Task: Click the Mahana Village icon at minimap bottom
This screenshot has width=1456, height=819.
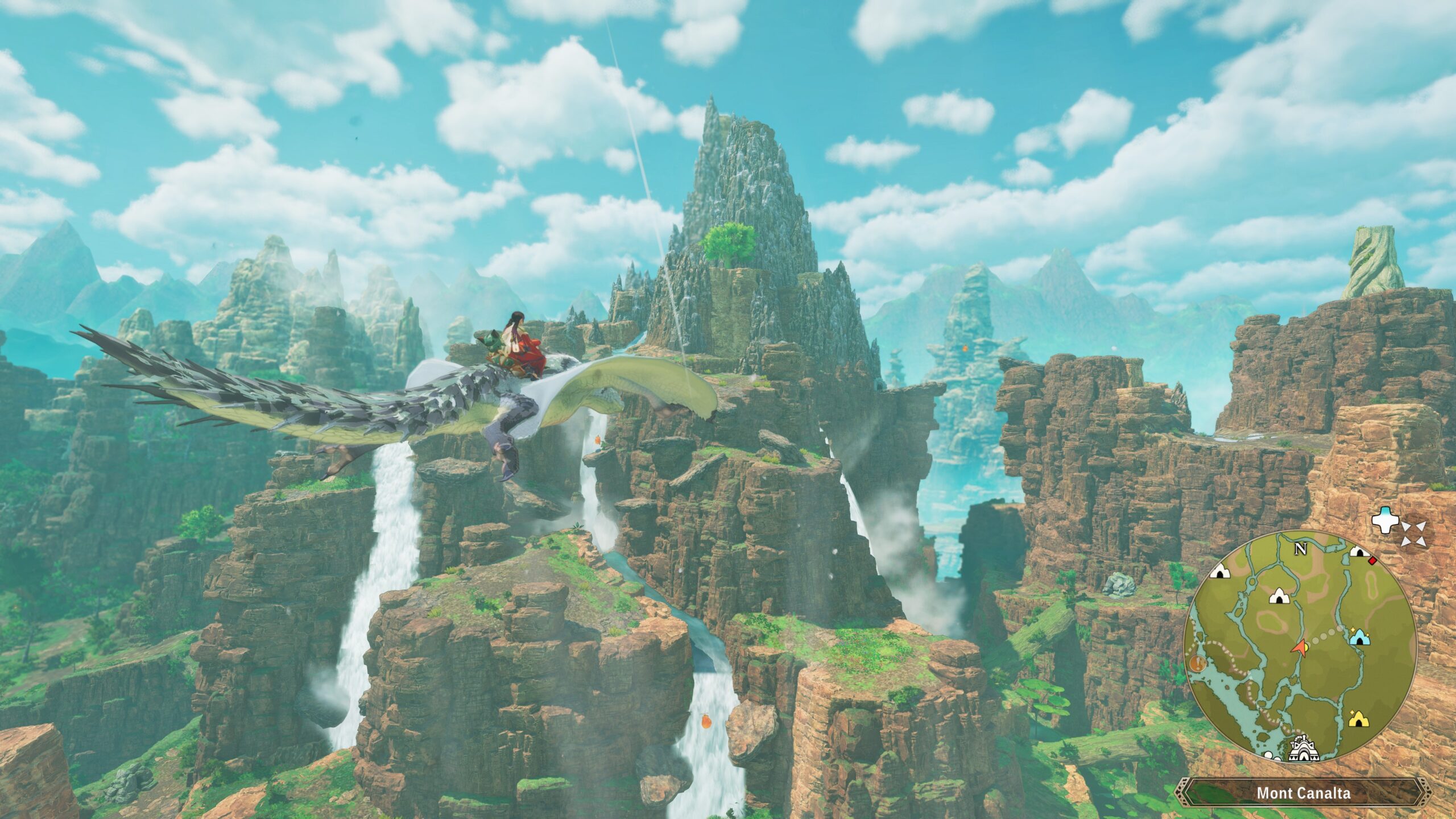Action: pyautogui.click(x=1304, y=751)
